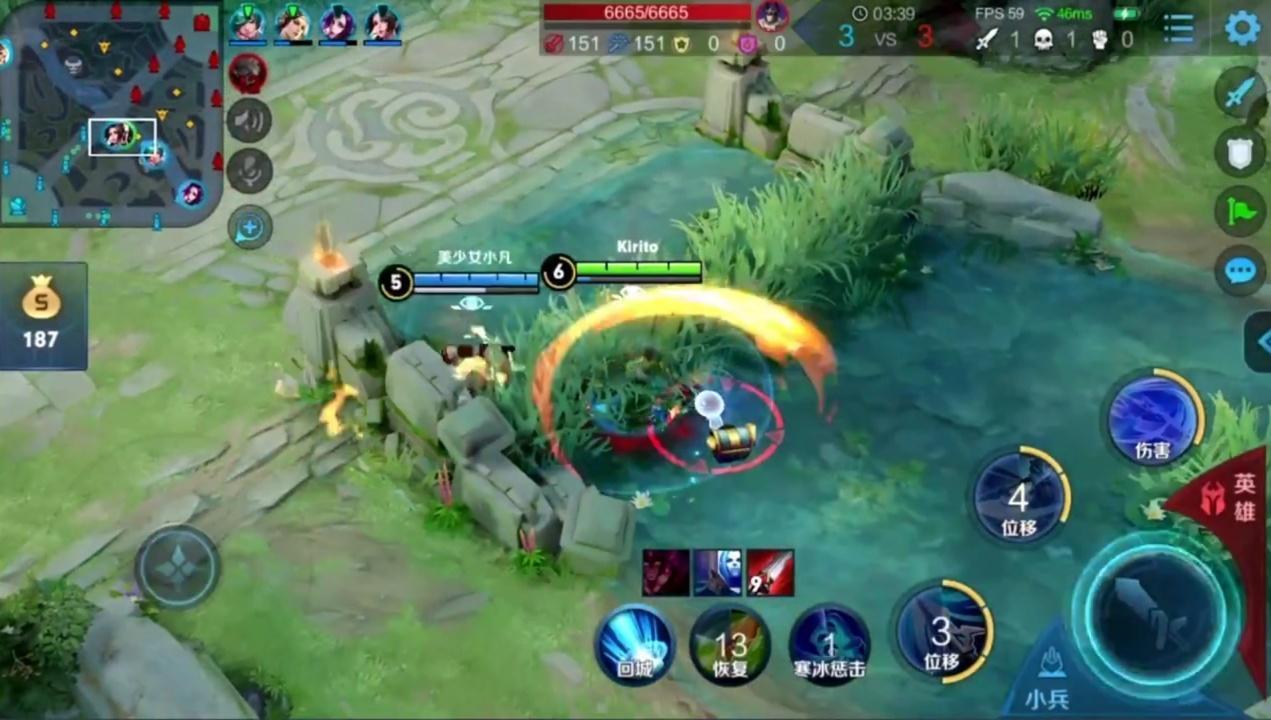Expand the blue arrow side panel tab
Image resolution: width=1271 pixels, height=720 pixels.
pos(1260,342)
